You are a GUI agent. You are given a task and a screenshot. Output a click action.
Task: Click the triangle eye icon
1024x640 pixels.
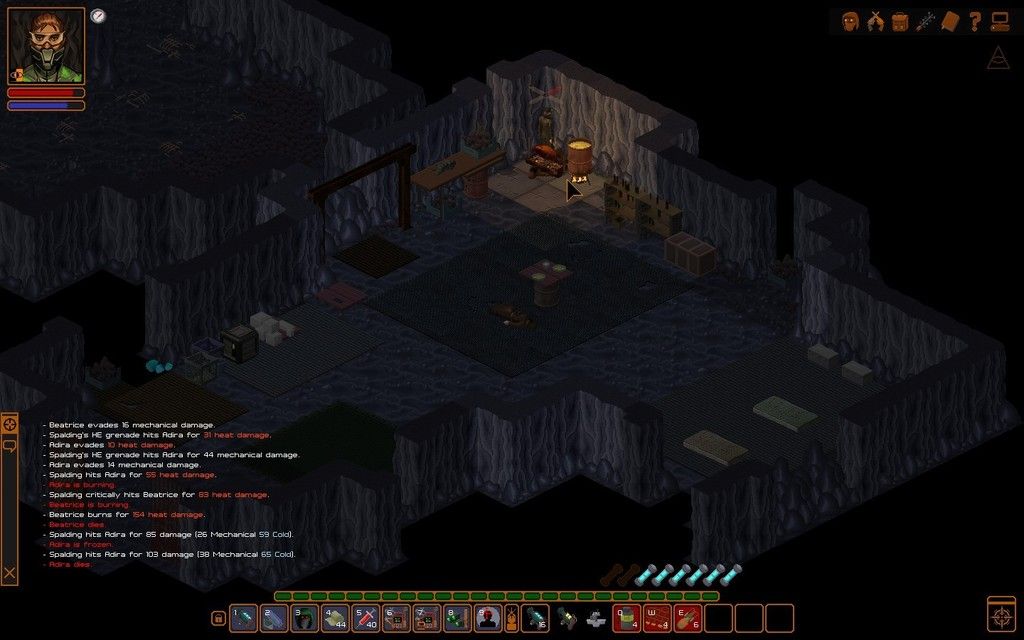click(998, 60)
